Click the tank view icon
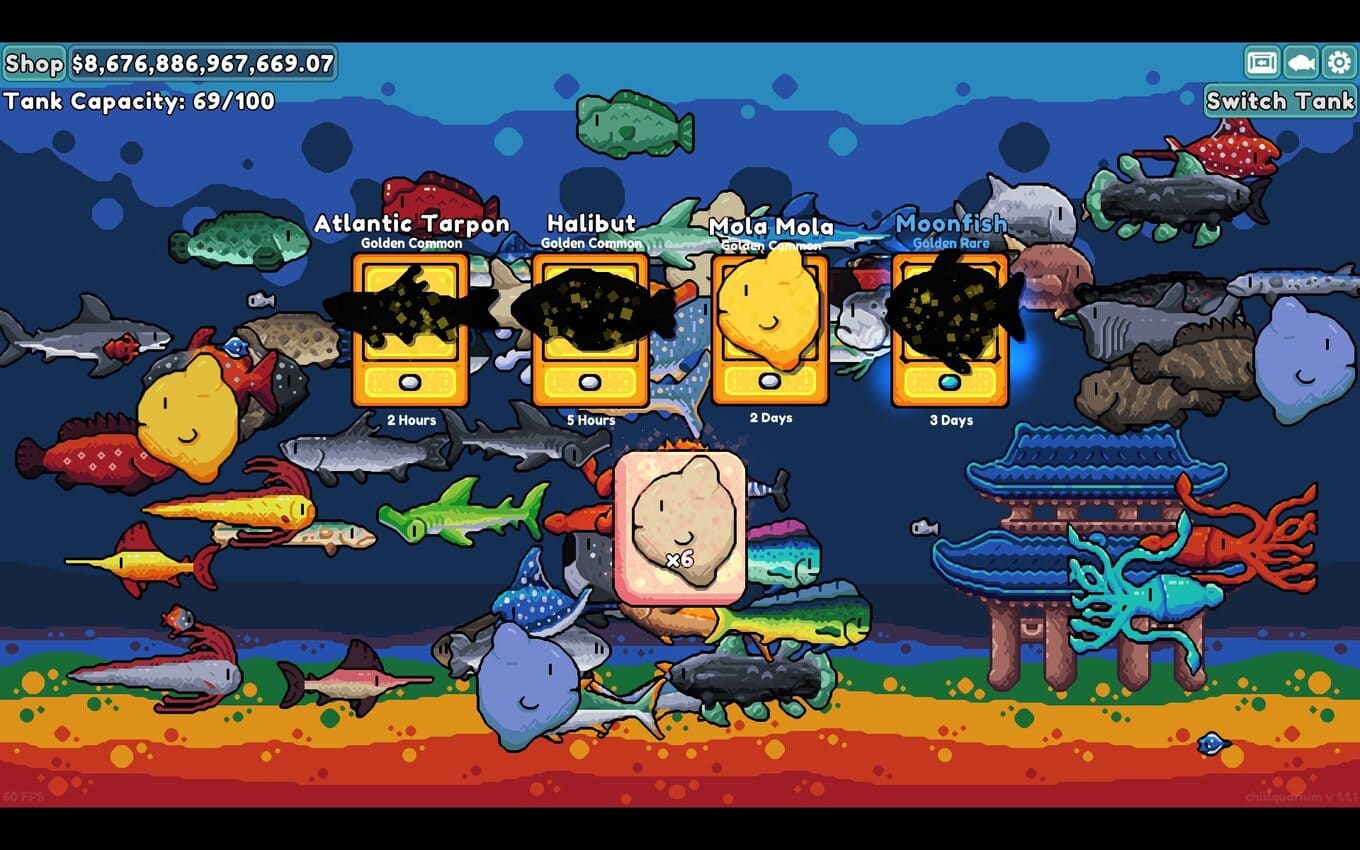Screen dimensions: 1360x850 tap(1262, 63)
